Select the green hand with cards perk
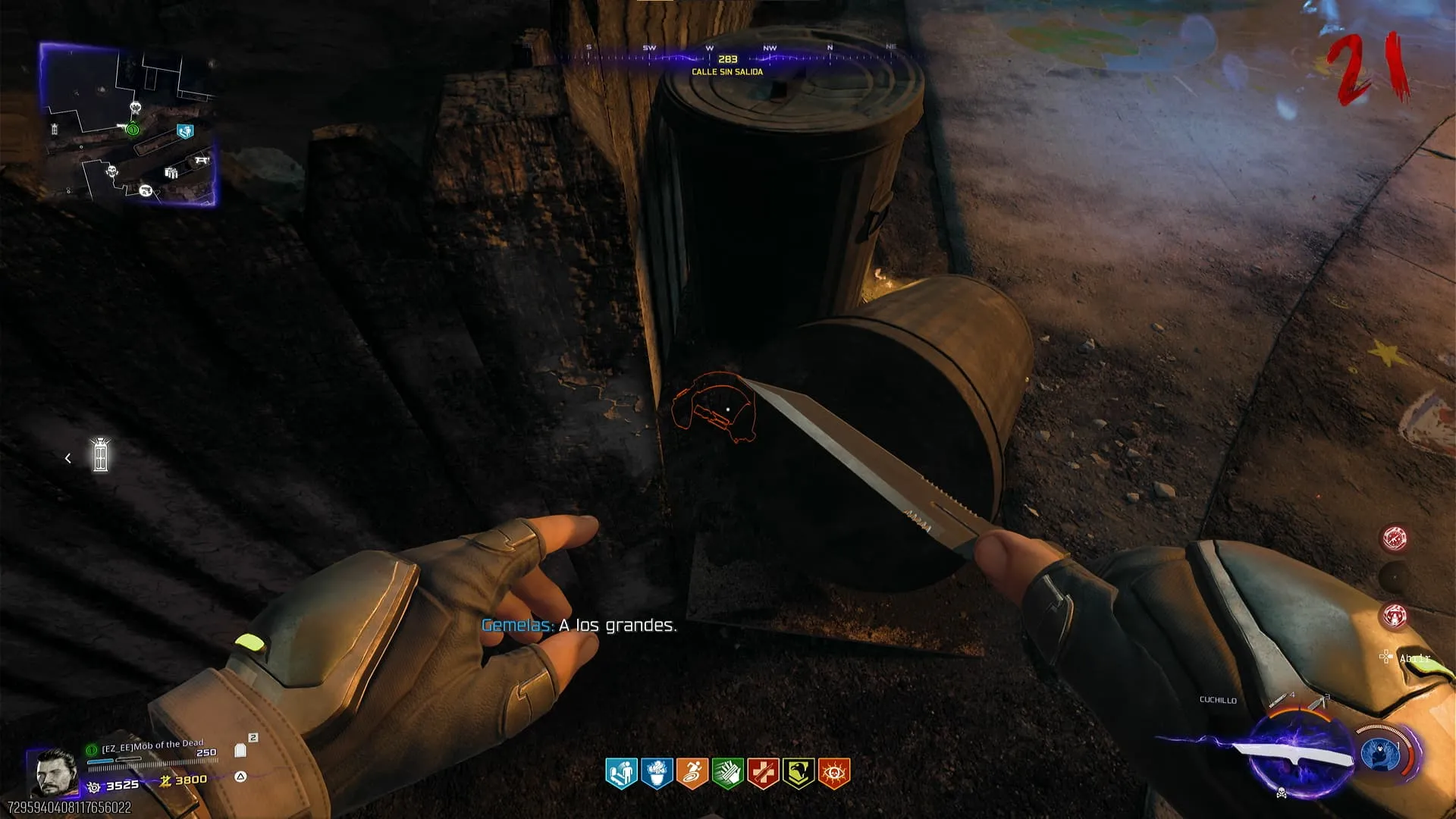 coord(727,773)
